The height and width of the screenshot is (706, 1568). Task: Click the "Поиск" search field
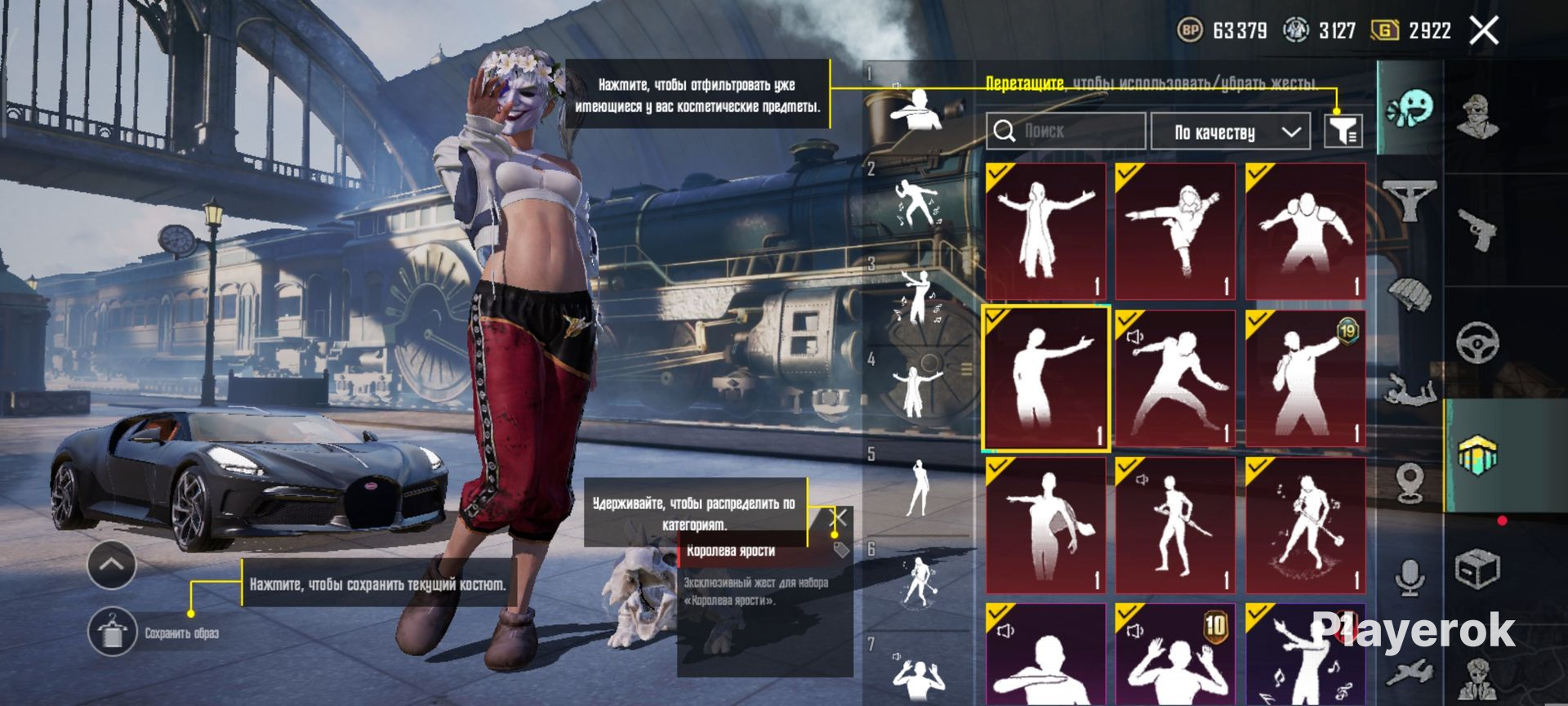(x=1066, y=131)
